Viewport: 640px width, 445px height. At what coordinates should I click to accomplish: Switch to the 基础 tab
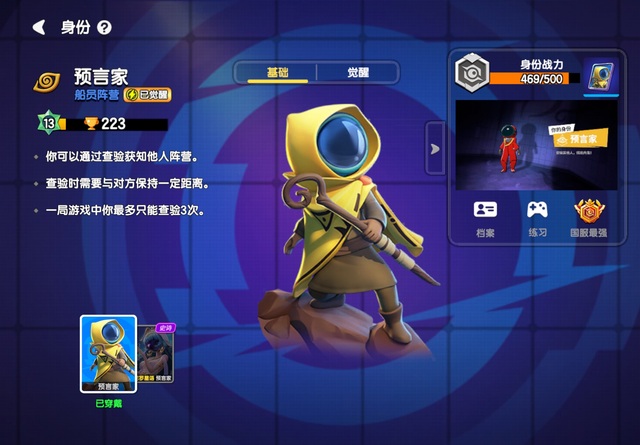(x=276, y=73)
